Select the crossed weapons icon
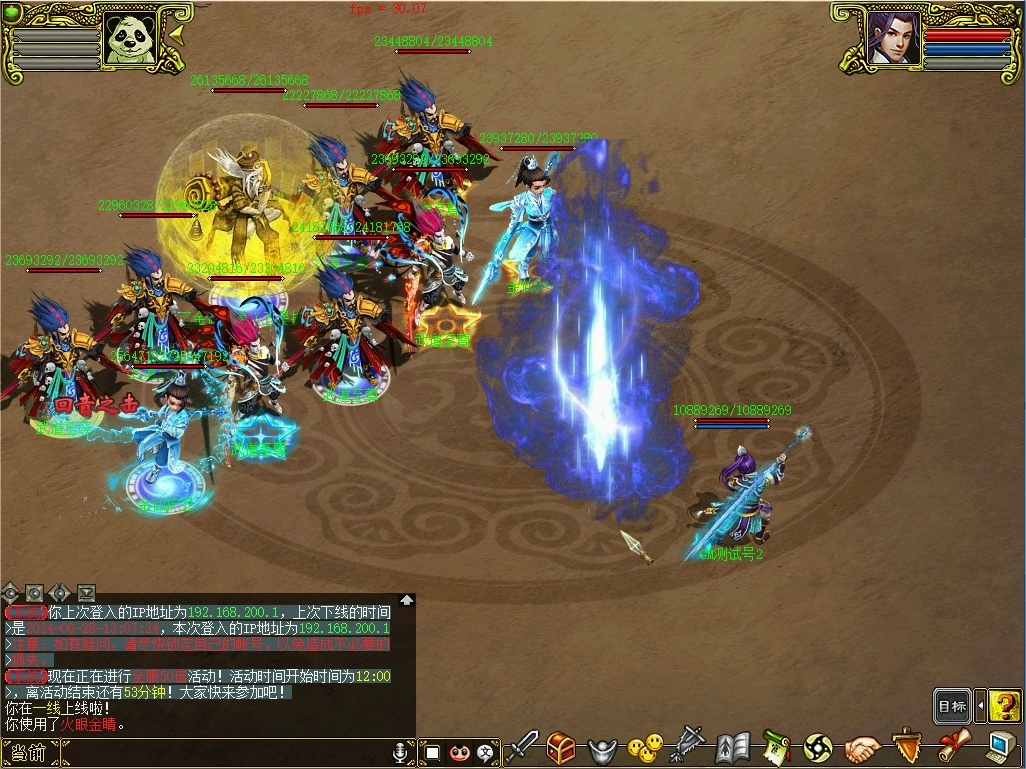The image size is (1026, 769). (x=688, y=746)
